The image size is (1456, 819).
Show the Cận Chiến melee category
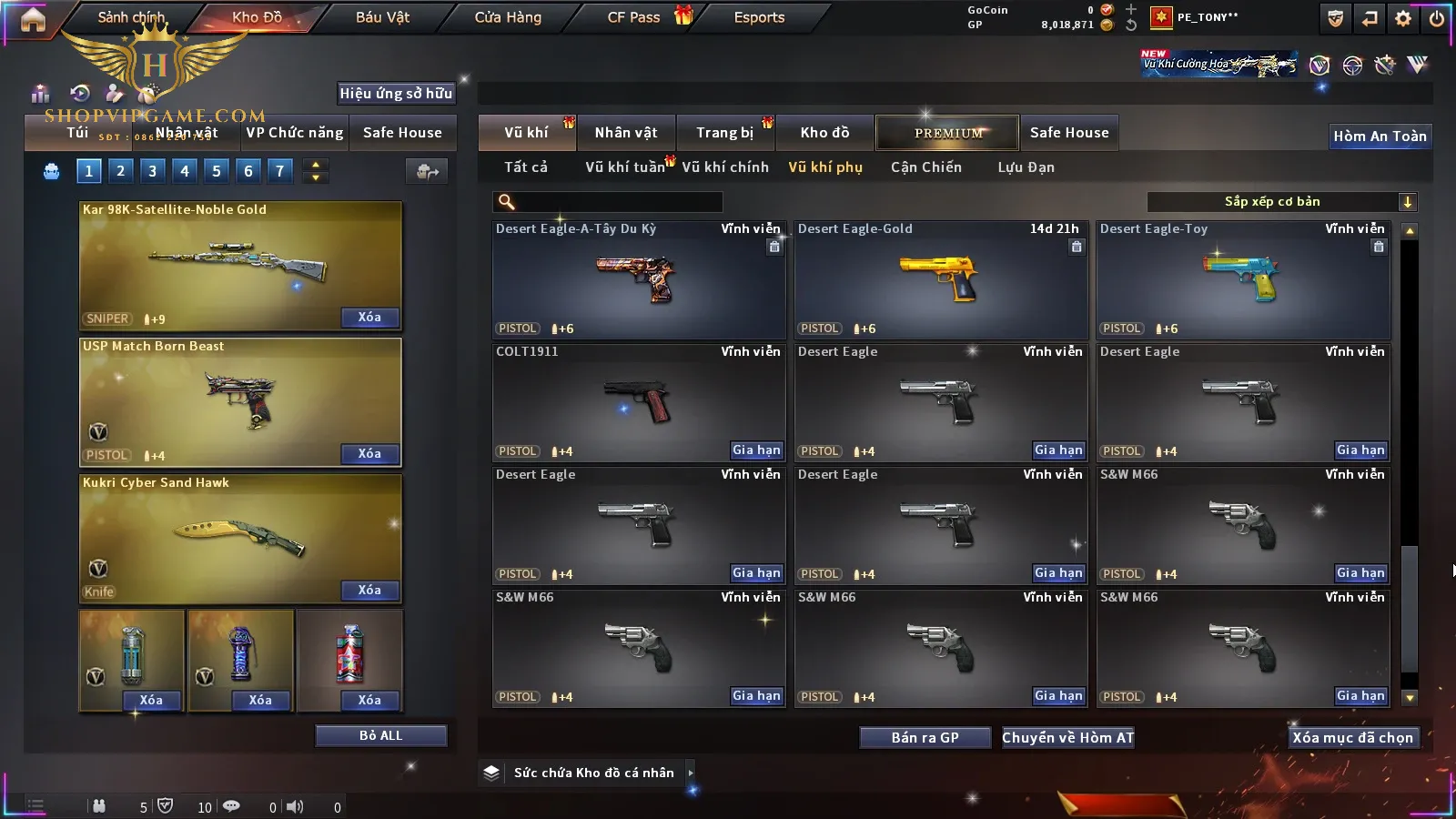925,167
